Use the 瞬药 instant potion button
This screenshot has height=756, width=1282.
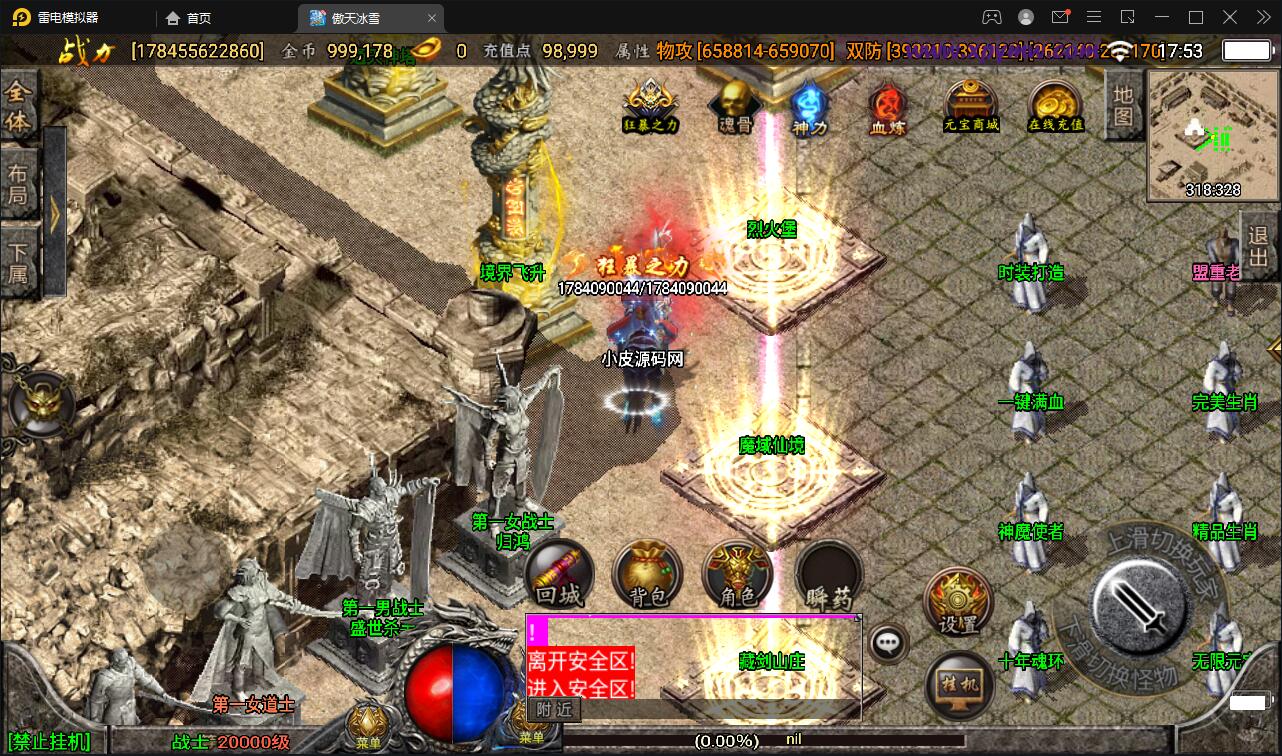829,575
